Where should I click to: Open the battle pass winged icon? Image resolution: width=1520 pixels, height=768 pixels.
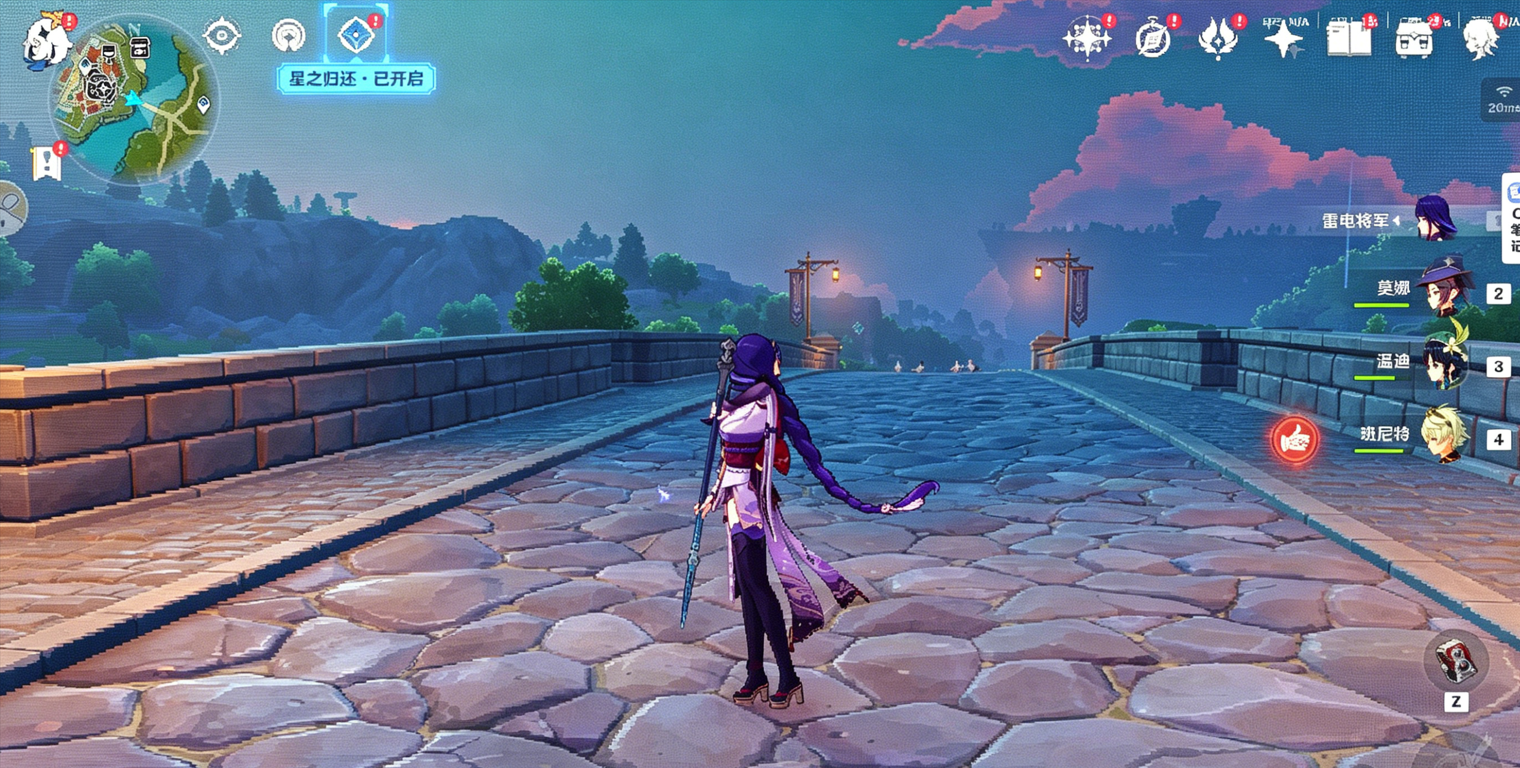click(1218, 39)
